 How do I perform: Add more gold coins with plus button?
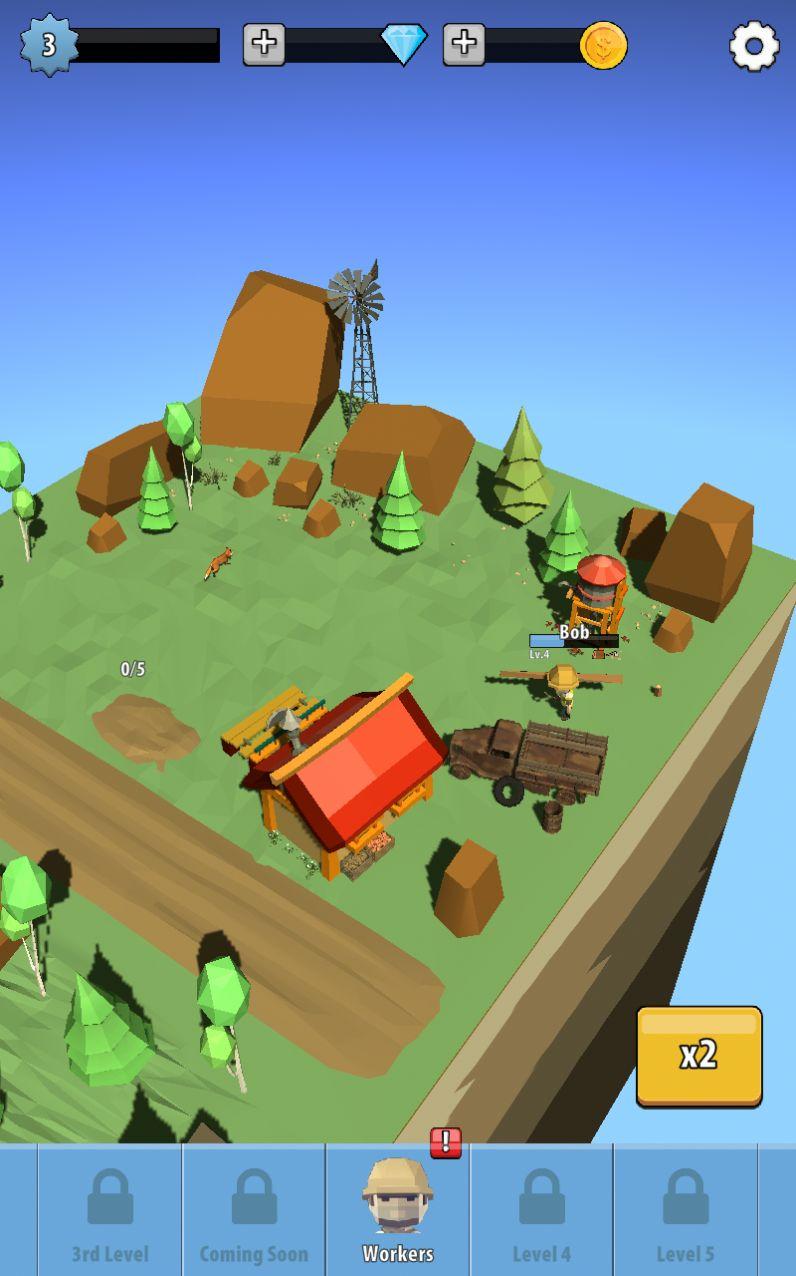coord(464,44)
